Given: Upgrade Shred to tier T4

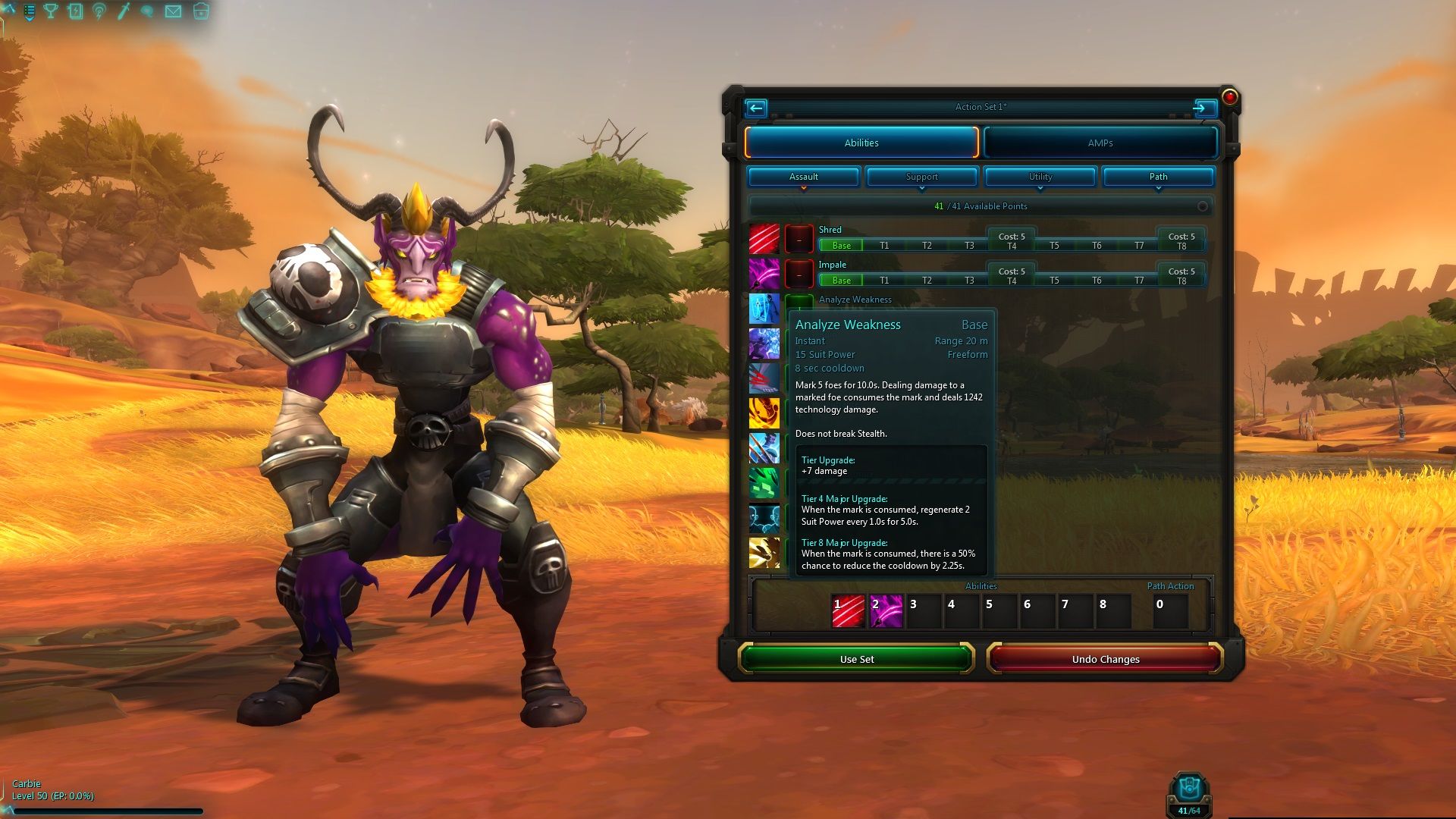Looking at the screenshot, I should pyautogui.click(x=1012, y=246).
